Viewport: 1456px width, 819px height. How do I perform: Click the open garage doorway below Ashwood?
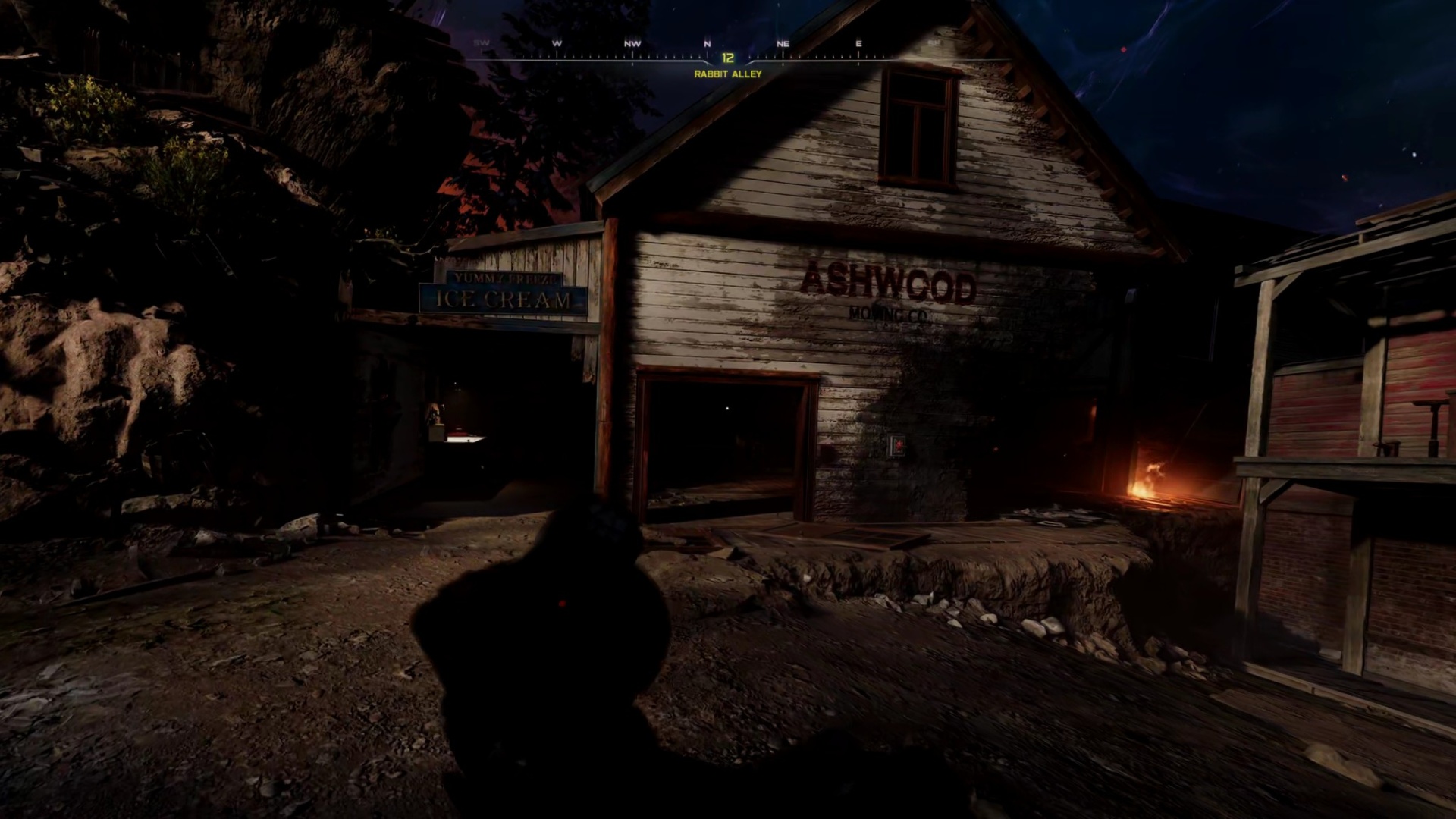coord(723,440)
